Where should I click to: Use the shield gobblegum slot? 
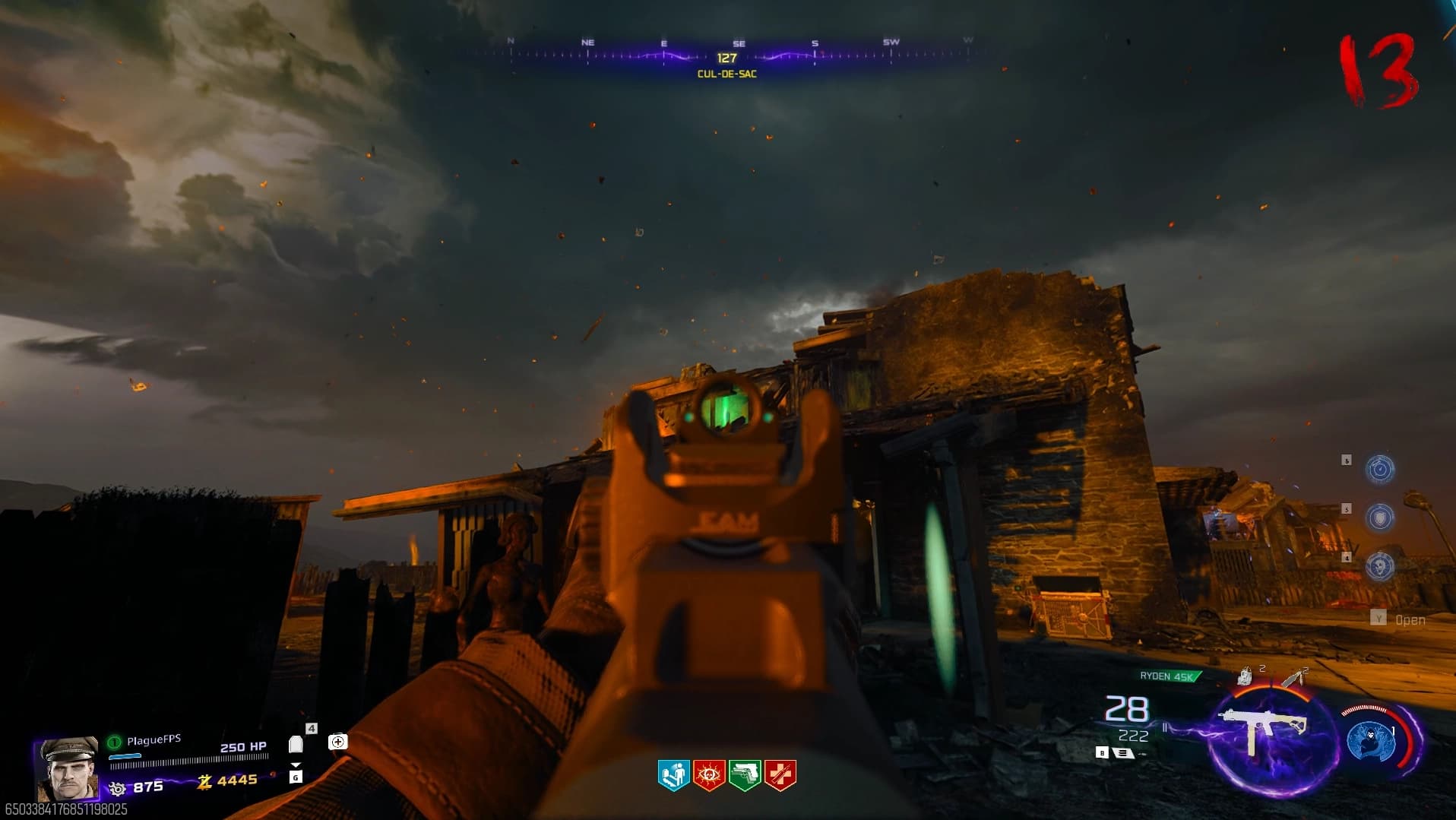click(1380, 518)
